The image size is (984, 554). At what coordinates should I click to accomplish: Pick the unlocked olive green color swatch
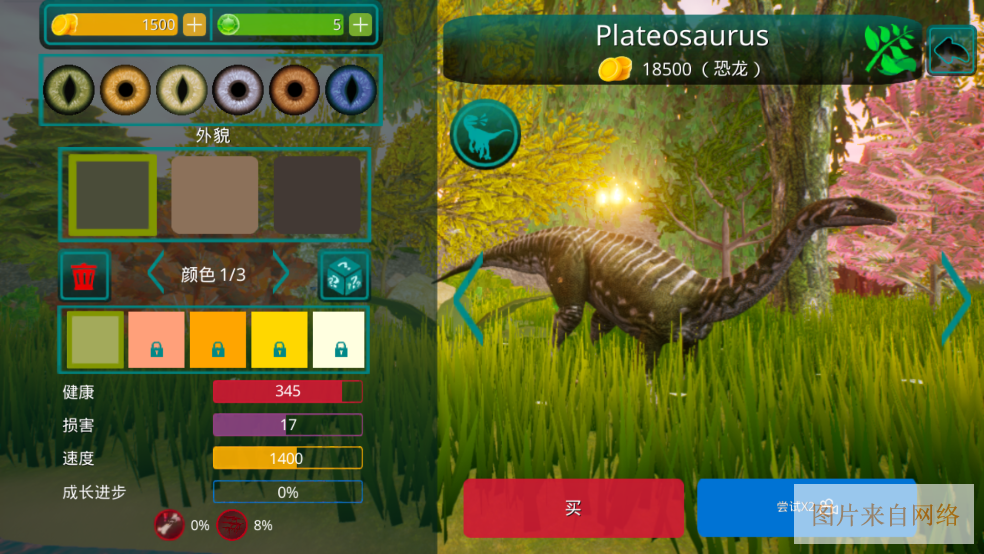(x=95, y=340)
